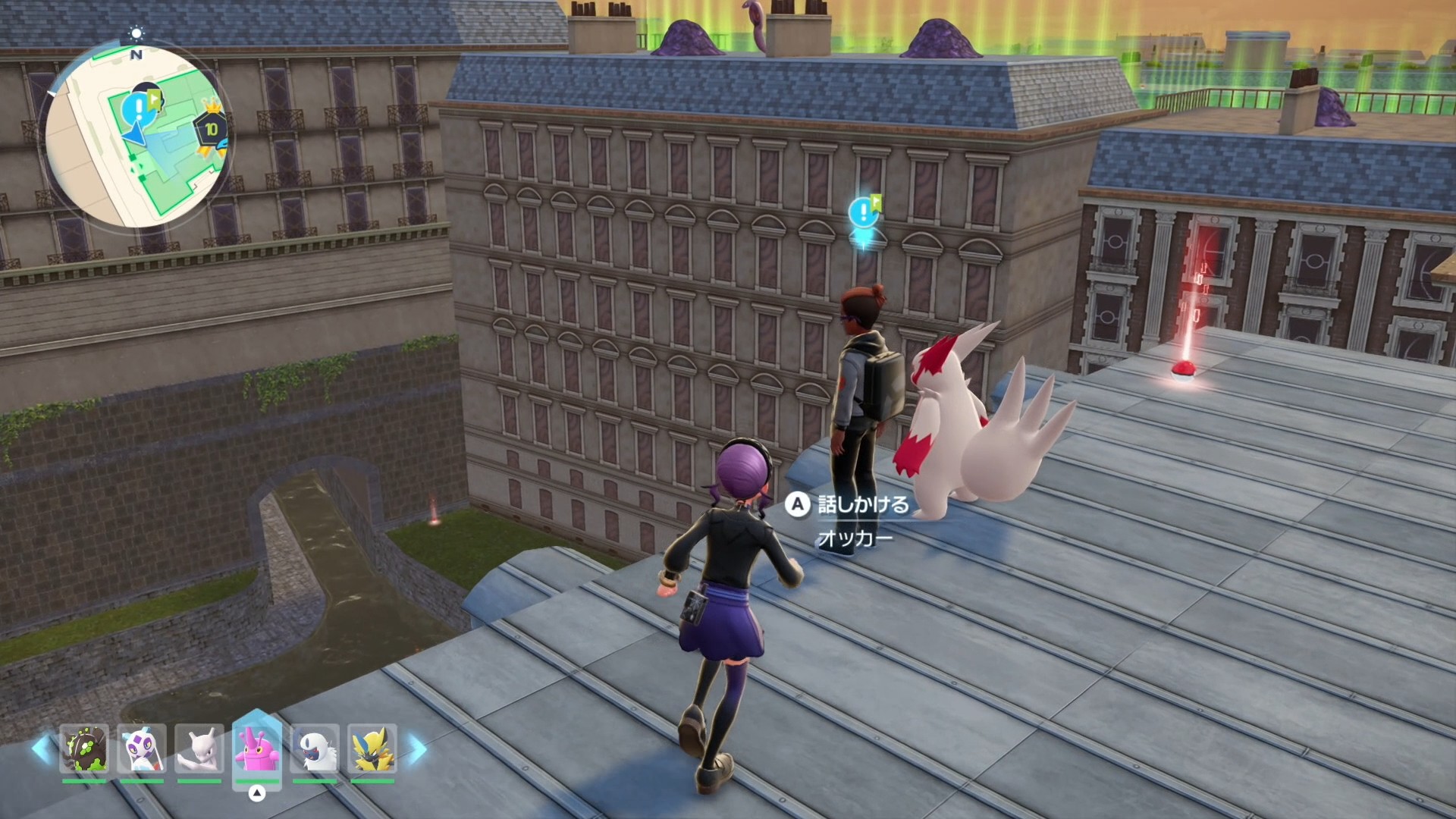Image resolution: width=1456 pixels, height=819 pixels.
Task: Choose the 話しかける talk prompt
Action: [x=849, y=505]
